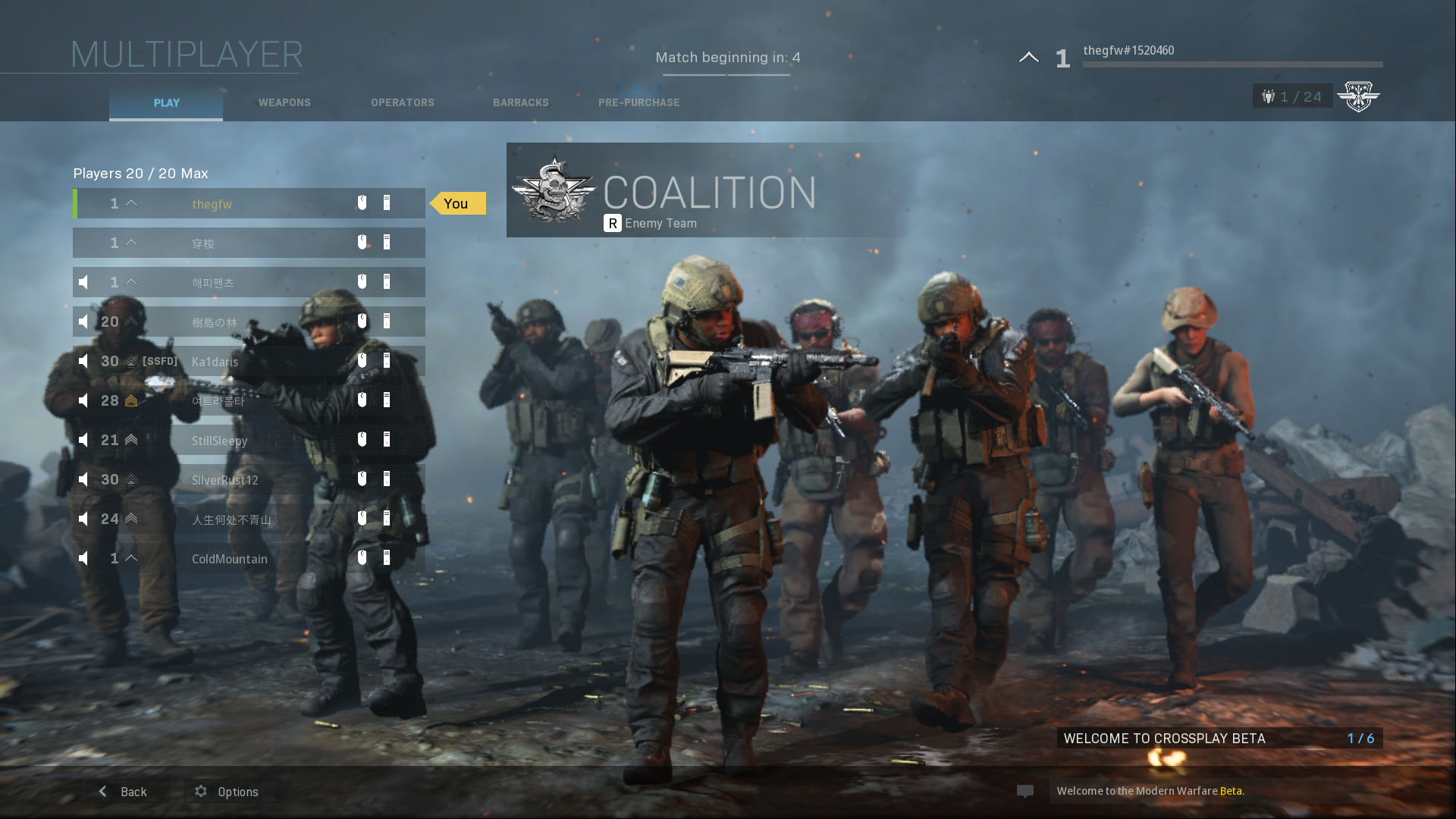Open the thegfw#1520460 player profile
The width and height of the screenshot is (1456, 819).
point(1128,51)
